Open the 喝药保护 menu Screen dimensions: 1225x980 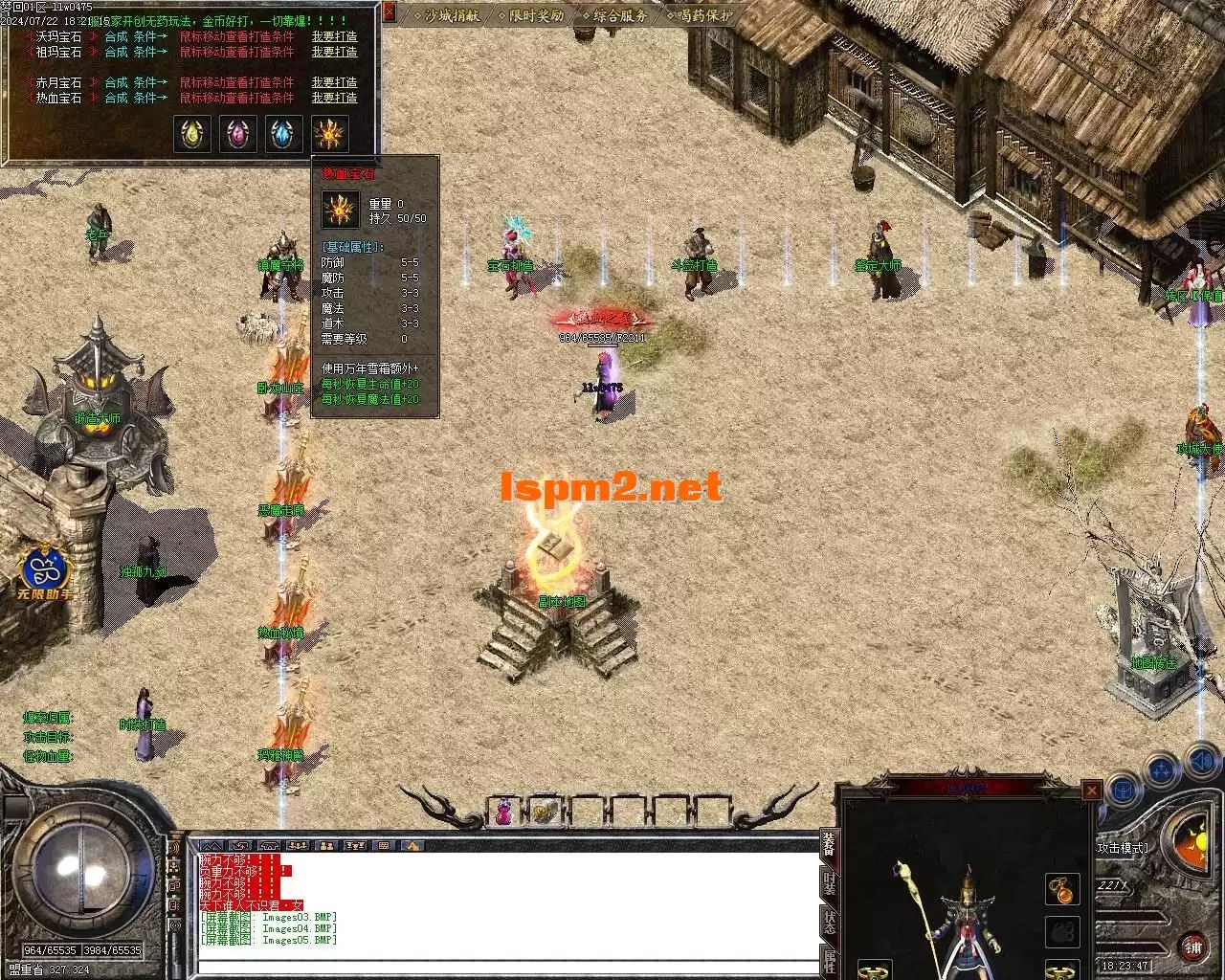[703, 15]
